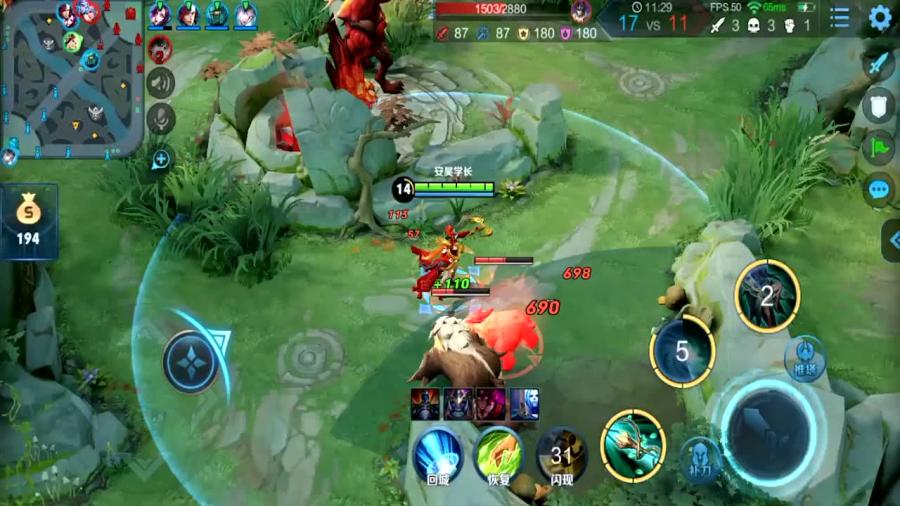This screenshot has height=506, width=900.
Task: Select the skill showing cooldown 2
Action: [767, 295]
